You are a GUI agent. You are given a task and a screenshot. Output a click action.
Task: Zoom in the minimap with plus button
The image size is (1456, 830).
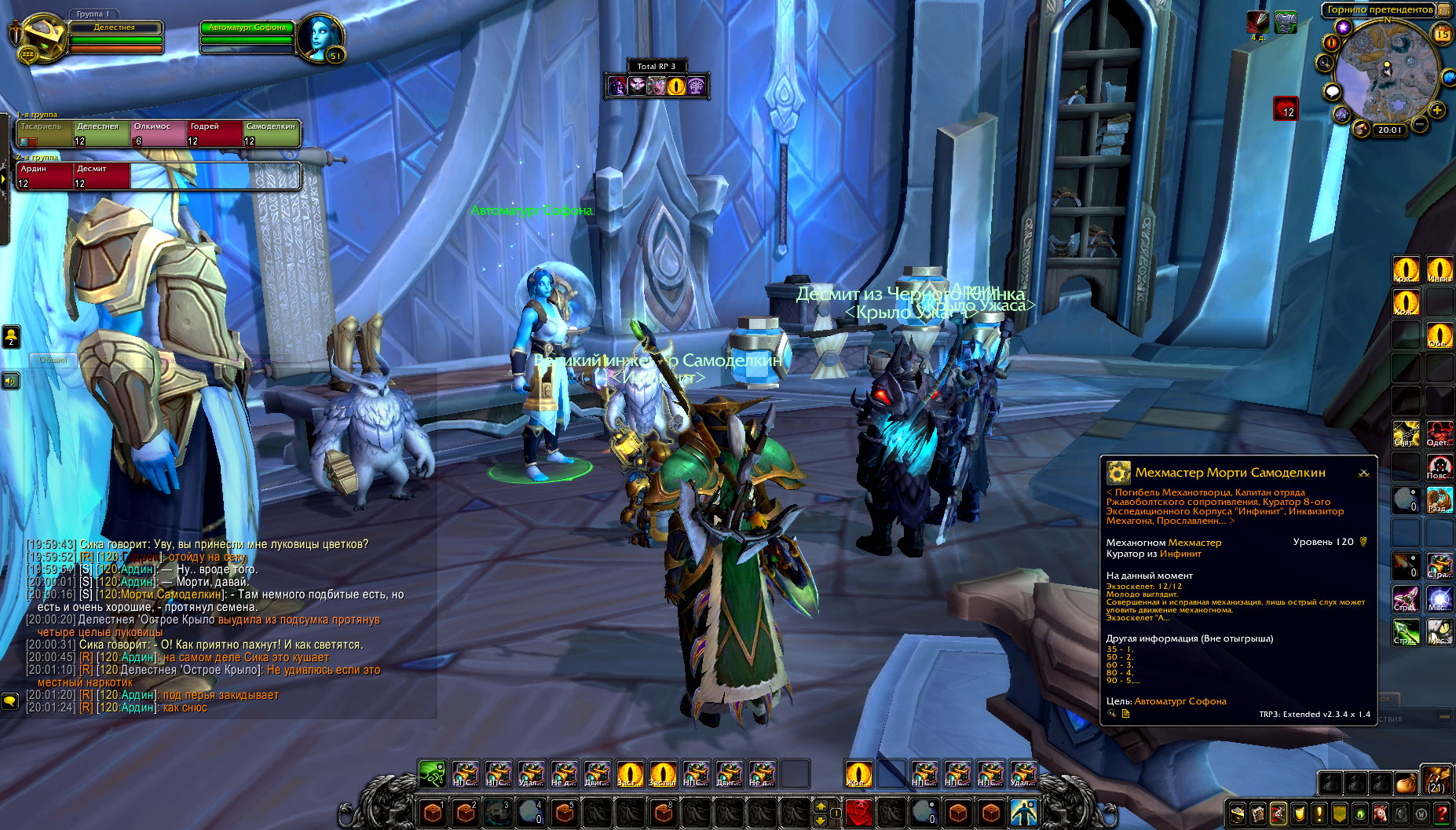pyautogui.click(x=1437, y=110)
